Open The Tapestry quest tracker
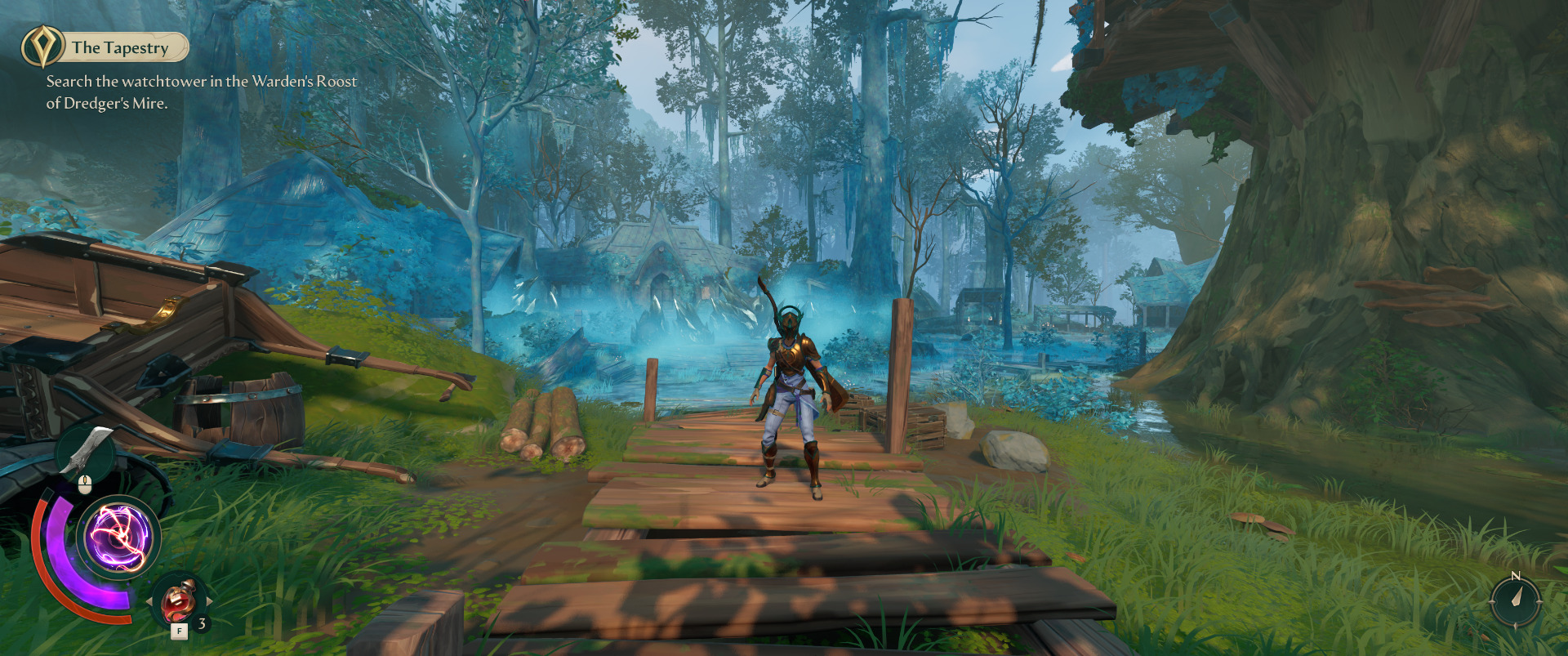This screenshot has height=656, width=1568. tap(120, 47)
